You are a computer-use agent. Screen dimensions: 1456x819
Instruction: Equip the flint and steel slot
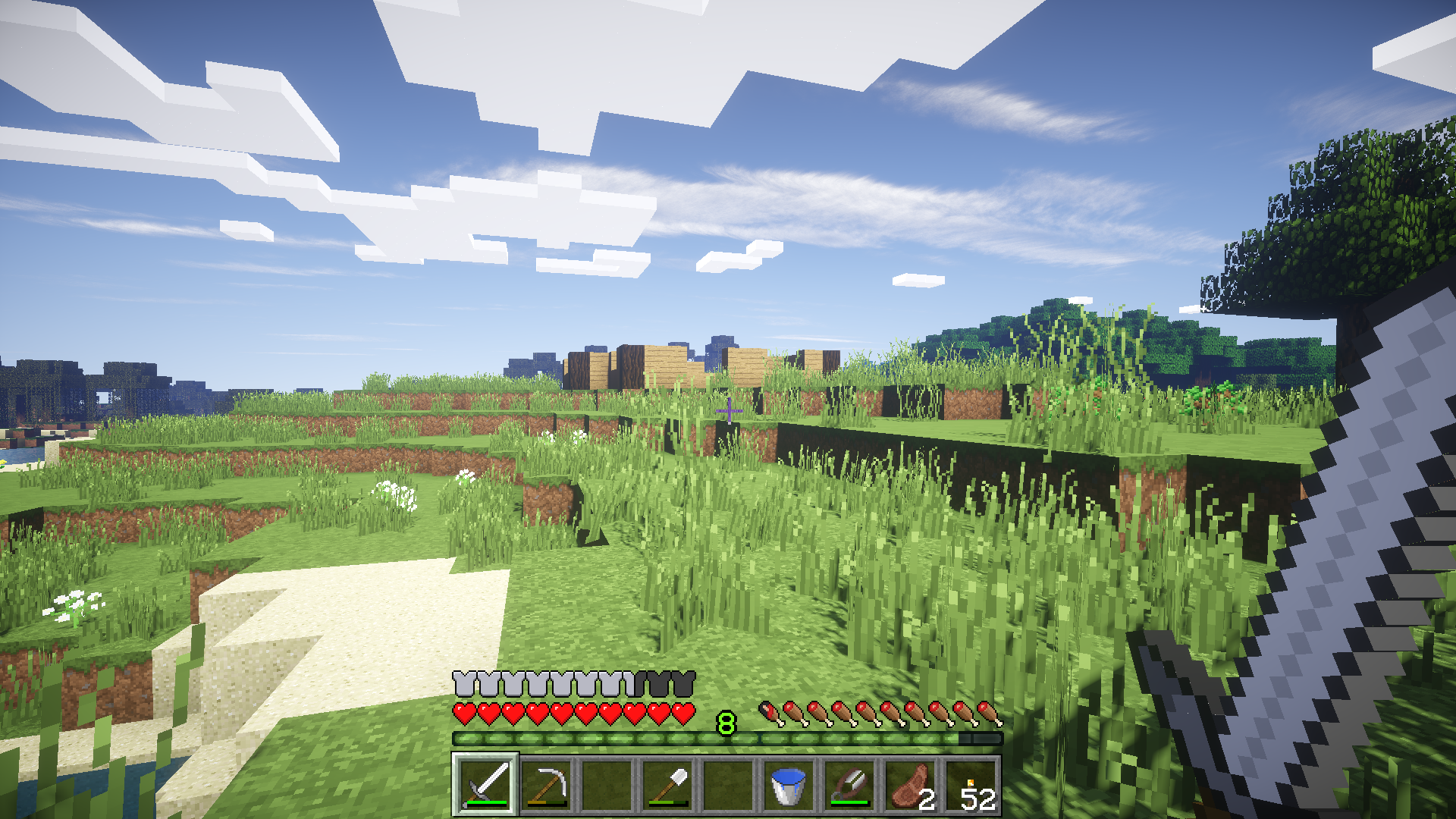[x=849, y=785]
